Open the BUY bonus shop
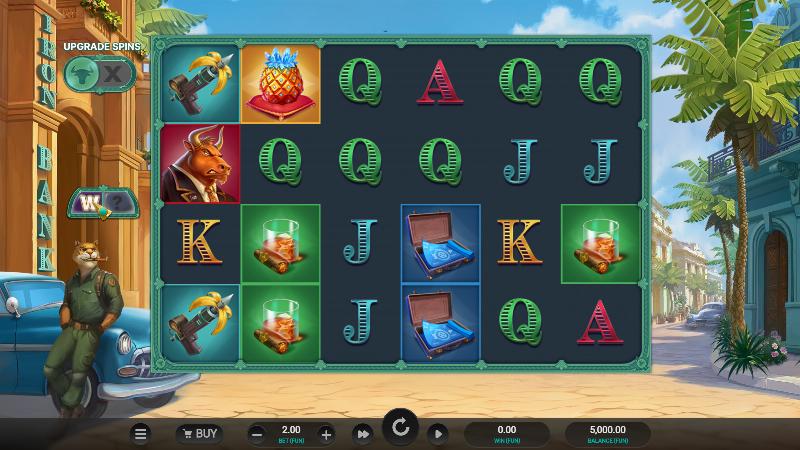Image resolution: width=800 pixels, height=450 pixels. point(199,434)
